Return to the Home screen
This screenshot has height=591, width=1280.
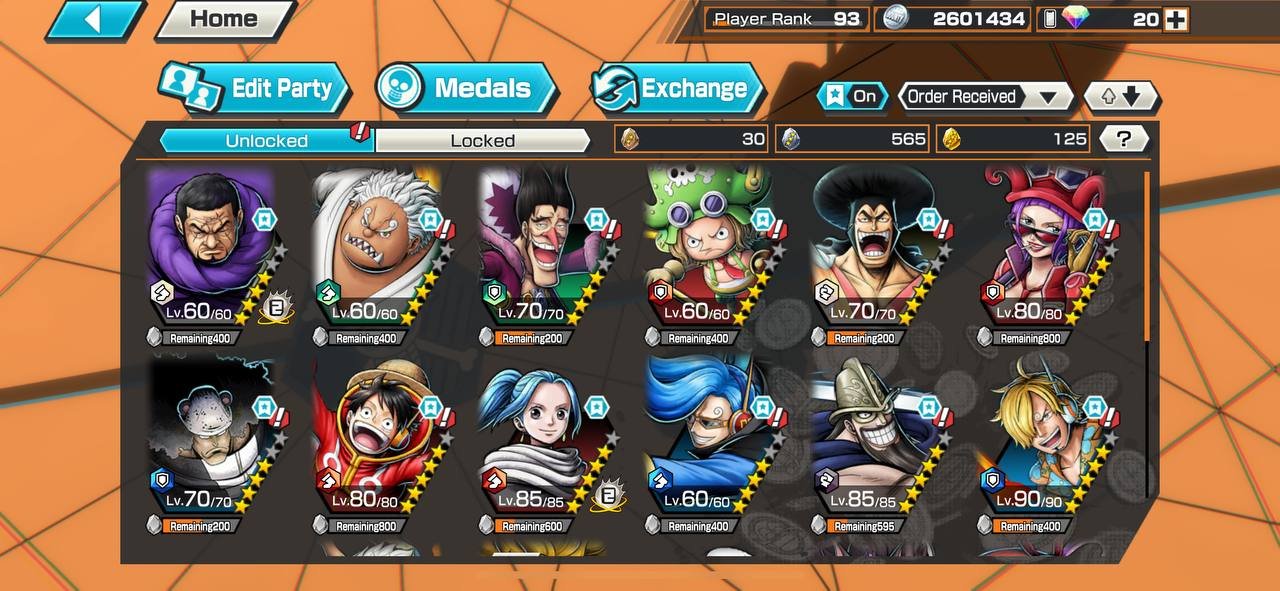tap(223, 19)
